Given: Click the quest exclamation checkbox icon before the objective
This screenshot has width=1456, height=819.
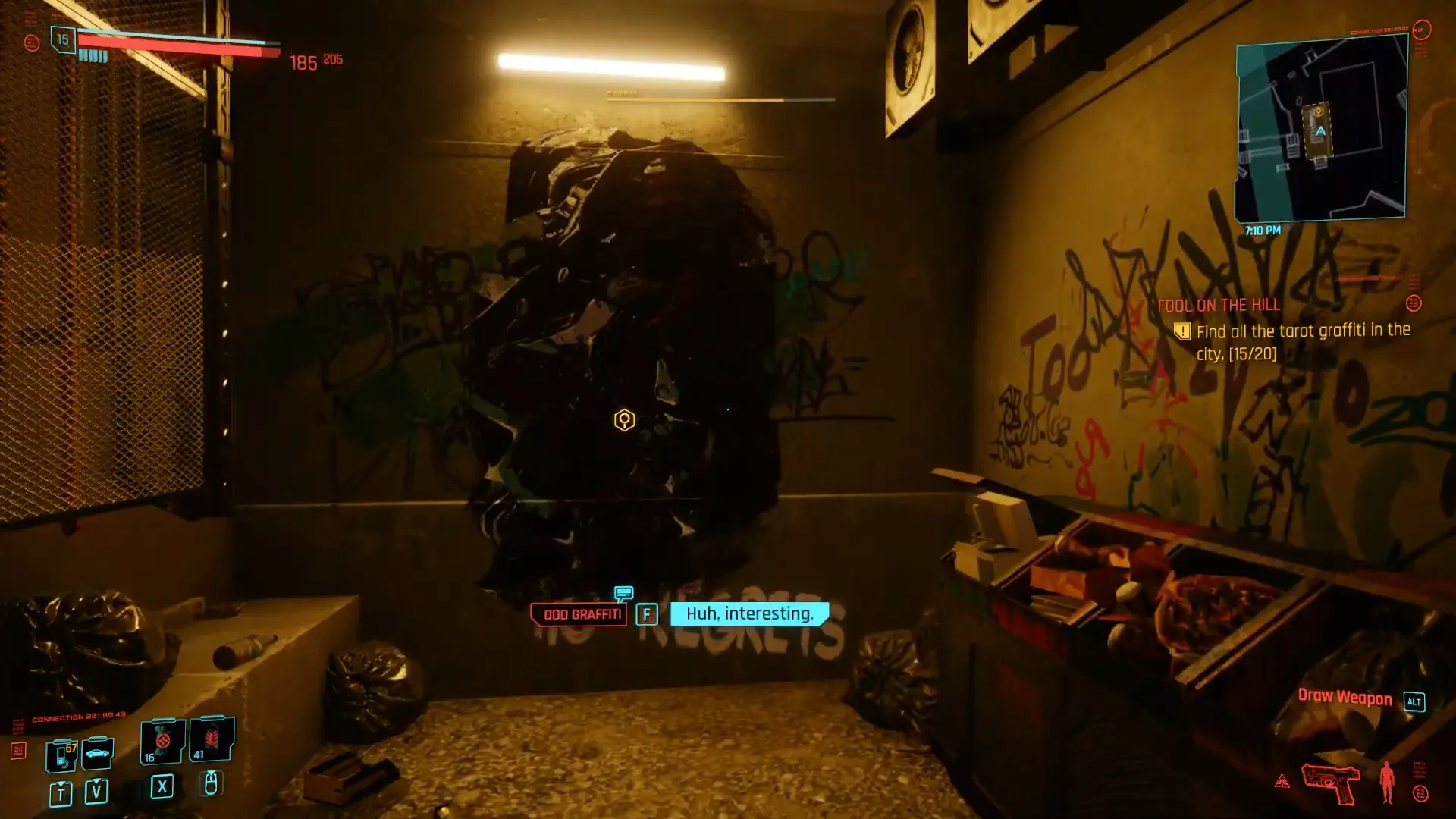Looking at the screenshot, I should pos(1183,331).
